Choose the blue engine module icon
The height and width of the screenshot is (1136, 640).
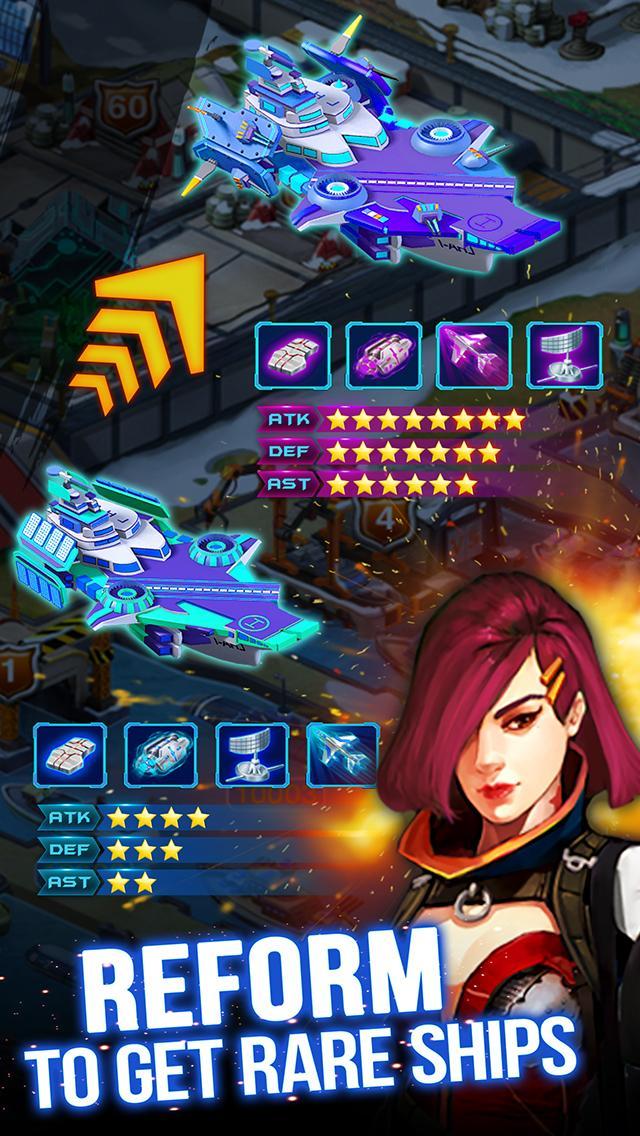[x=161, y=755]
